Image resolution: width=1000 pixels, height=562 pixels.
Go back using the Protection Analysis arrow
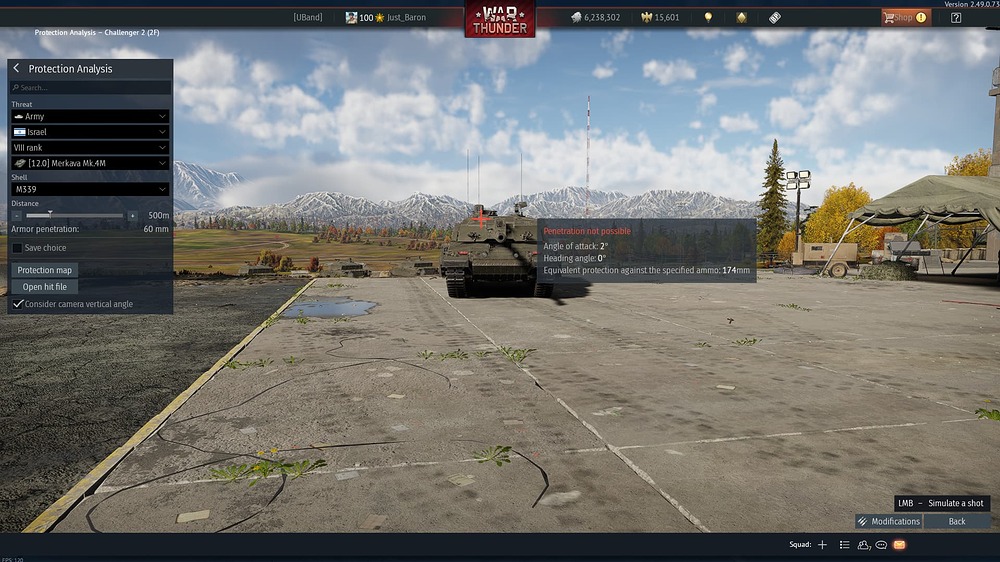[16, 69]
